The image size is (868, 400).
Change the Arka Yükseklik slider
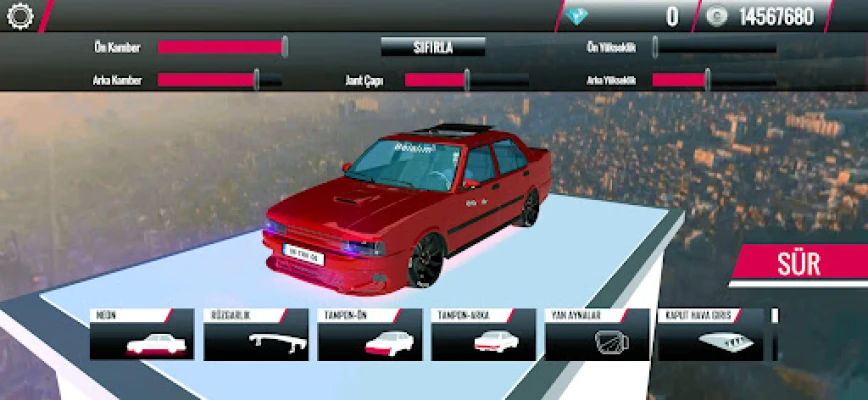(707, 80)
